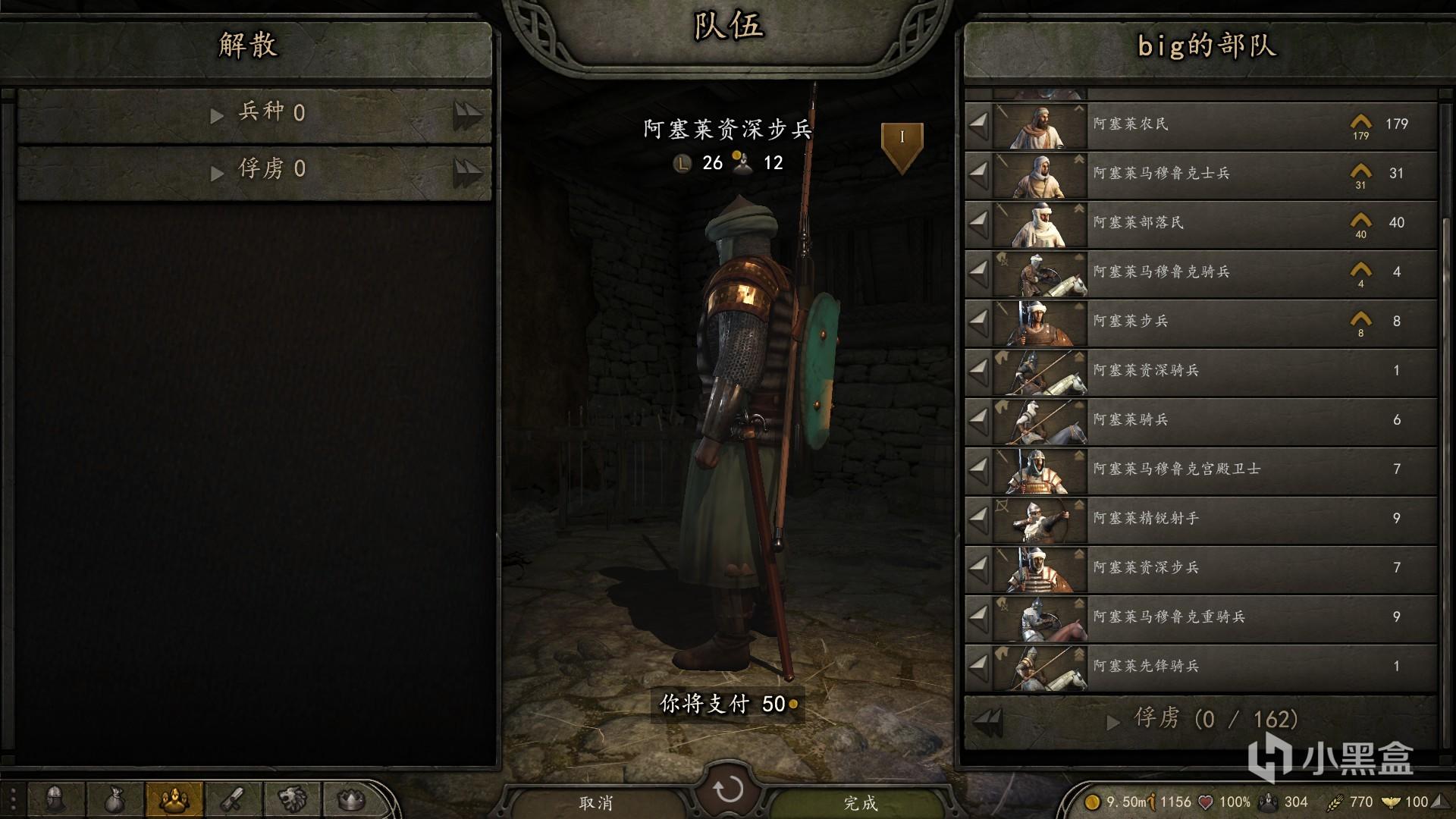Open the formation banner marked I

[x=902, y=144]
